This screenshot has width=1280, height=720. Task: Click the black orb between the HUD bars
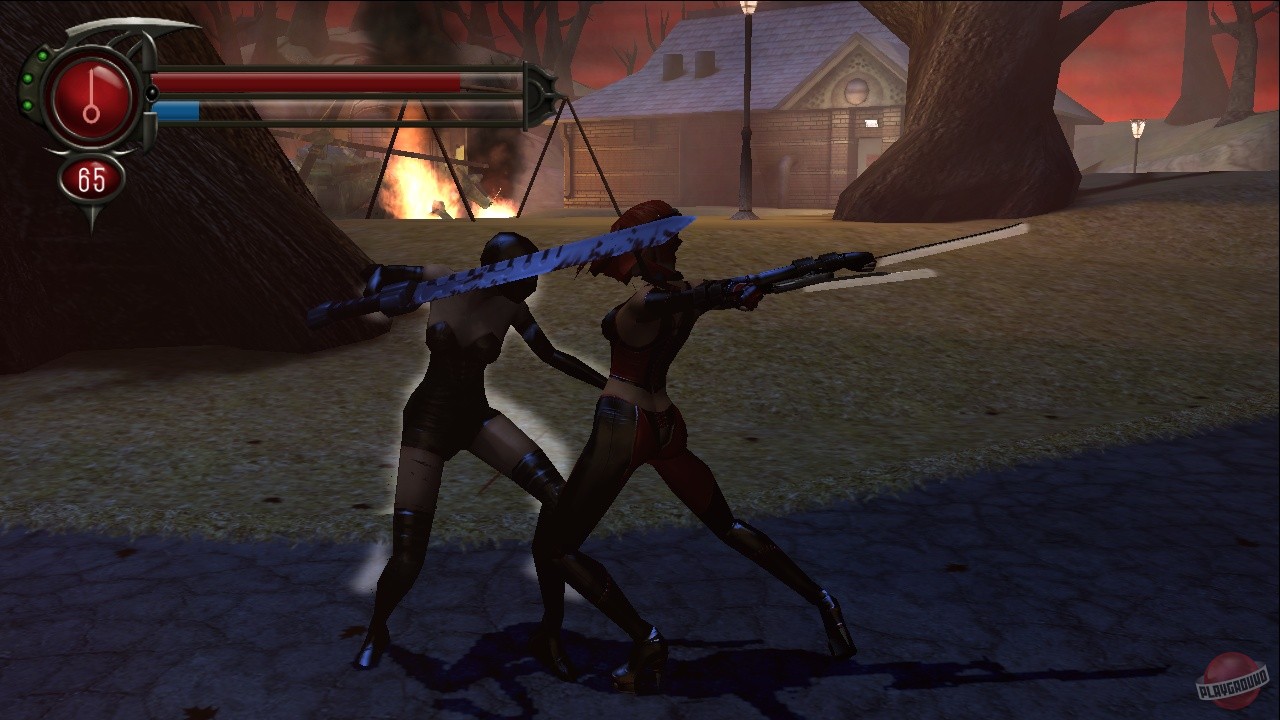[x=152, y=95]
